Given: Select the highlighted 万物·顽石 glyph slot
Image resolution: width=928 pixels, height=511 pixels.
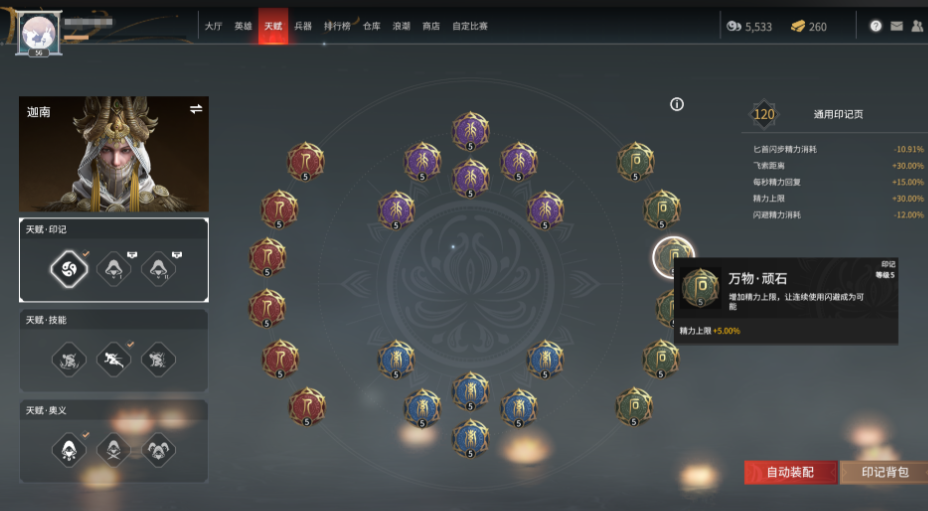Looking at the screenshot, I should 673,257.
